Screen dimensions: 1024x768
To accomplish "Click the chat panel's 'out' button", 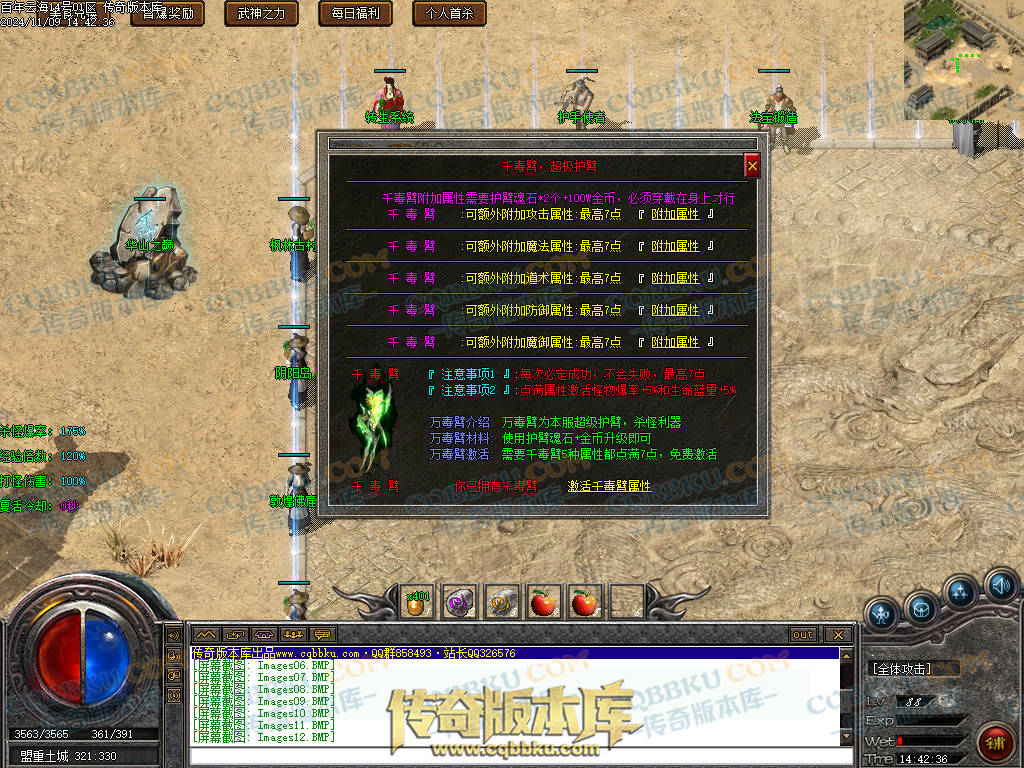I will click(x=802, y=635).
